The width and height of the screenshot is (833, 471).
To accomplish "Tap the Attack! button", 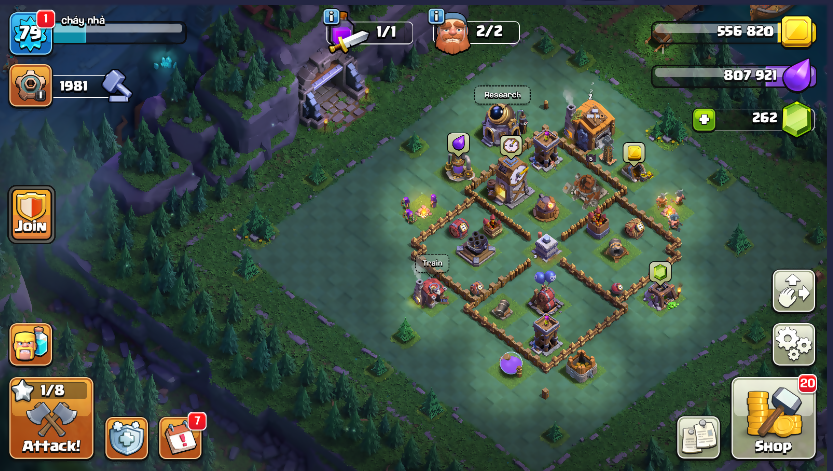I will coord(51,417).
